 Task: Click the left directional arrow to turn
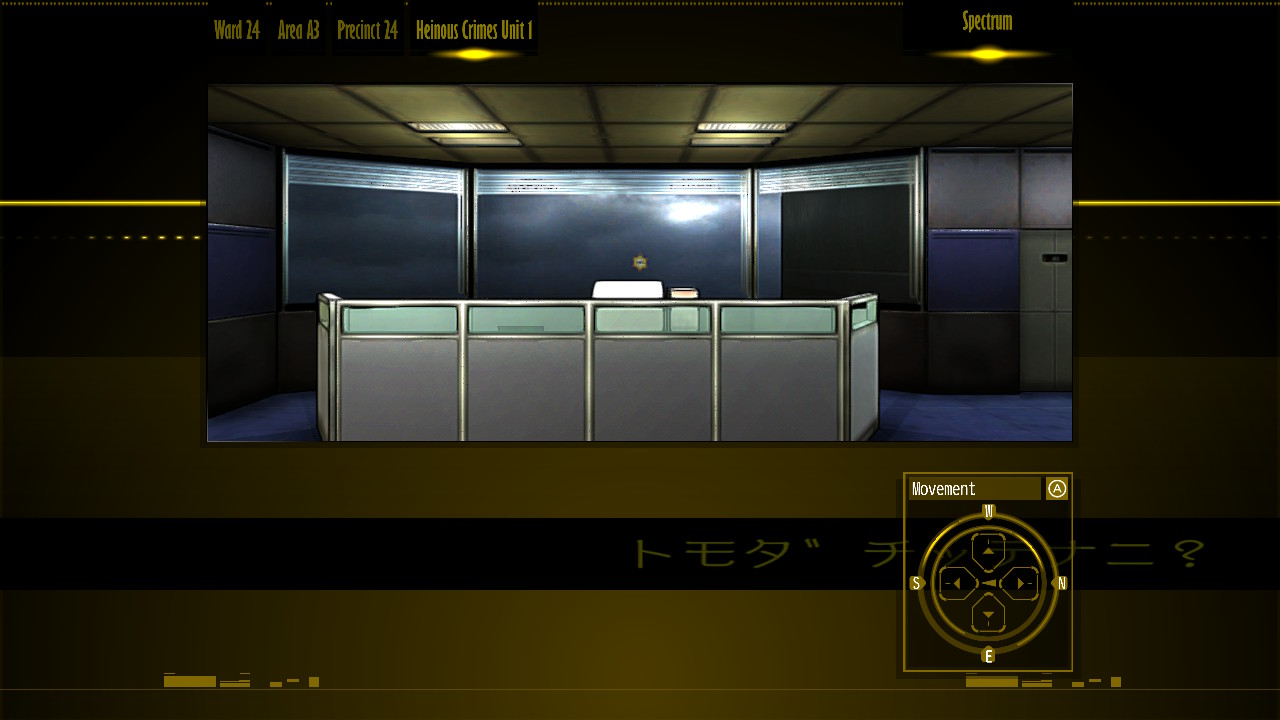(x=956, y=583)
